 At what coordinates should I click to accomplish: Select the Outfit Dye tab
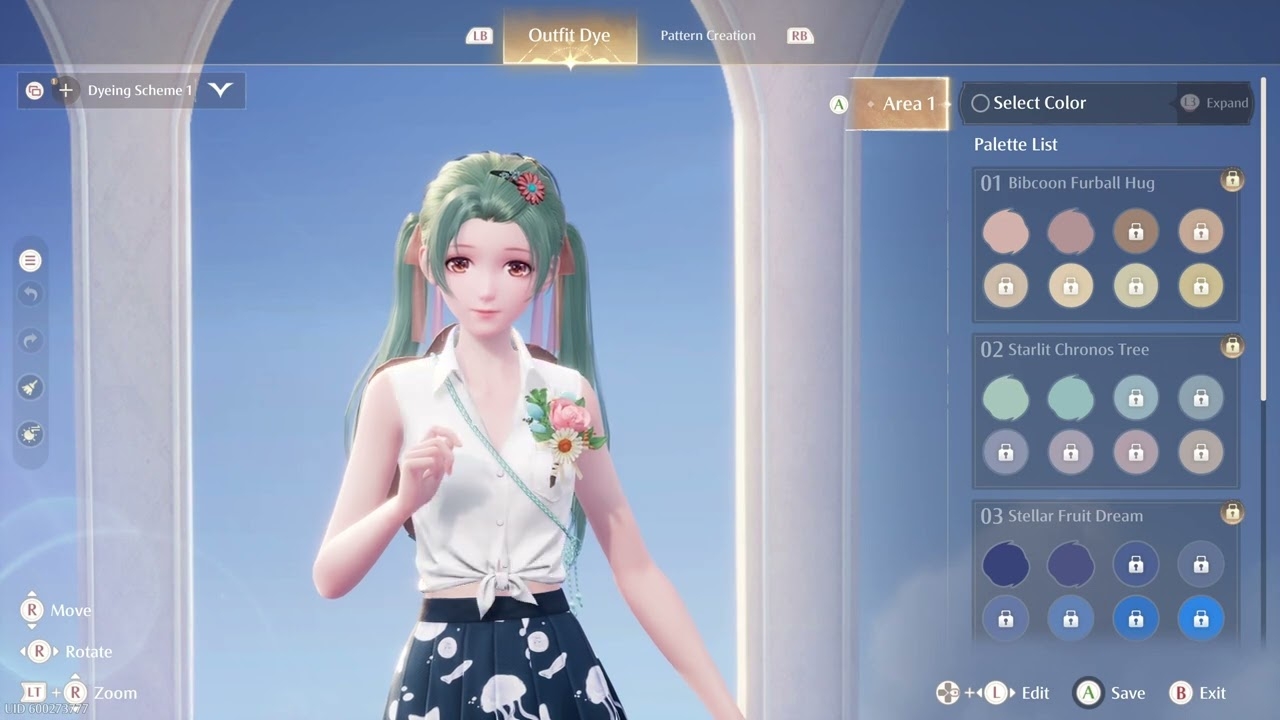[570, 35]
